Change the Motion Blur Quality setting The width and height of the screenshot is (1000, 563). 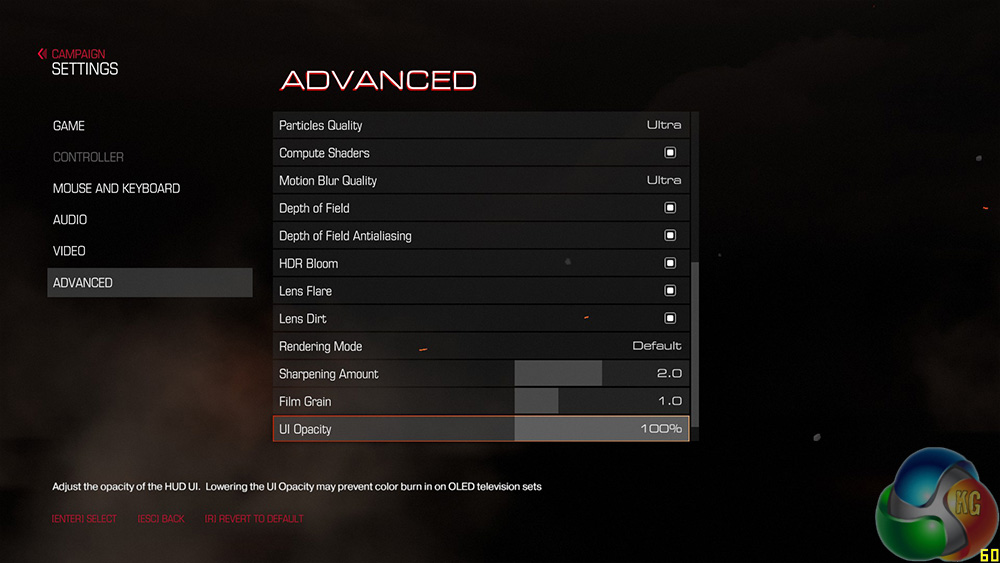663,180
